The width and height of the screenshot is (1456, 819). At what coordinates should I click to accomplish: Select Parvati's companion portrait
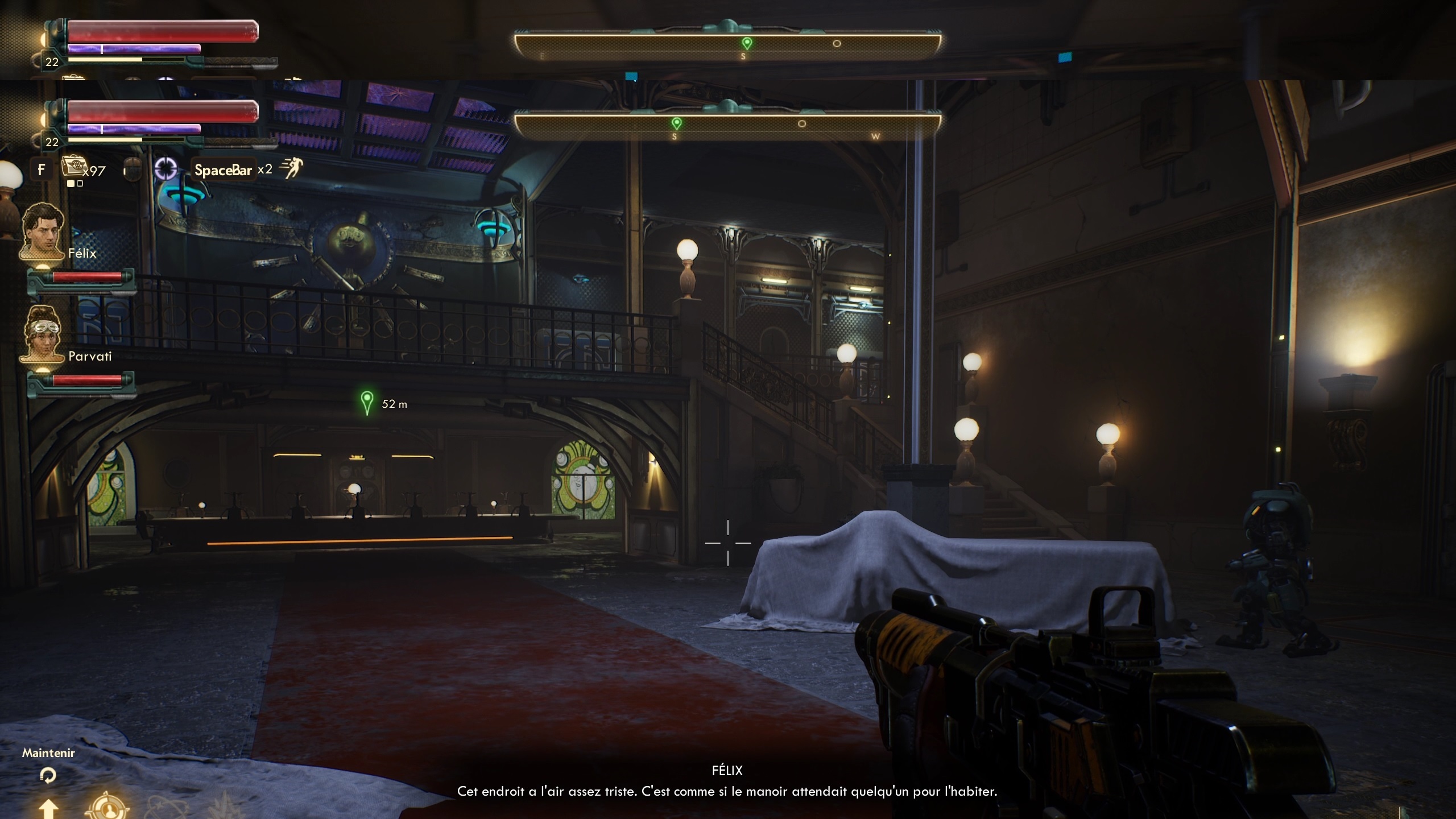pos(43,334)
